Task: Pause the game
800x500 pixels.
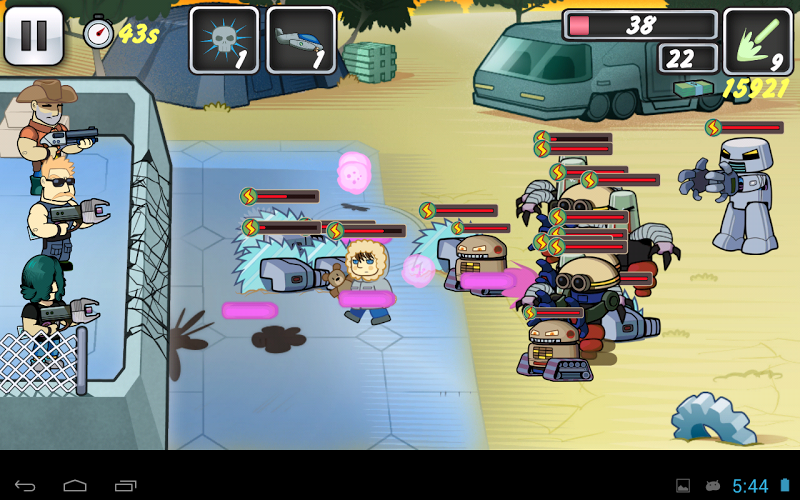Action: [x=34, y=36]
